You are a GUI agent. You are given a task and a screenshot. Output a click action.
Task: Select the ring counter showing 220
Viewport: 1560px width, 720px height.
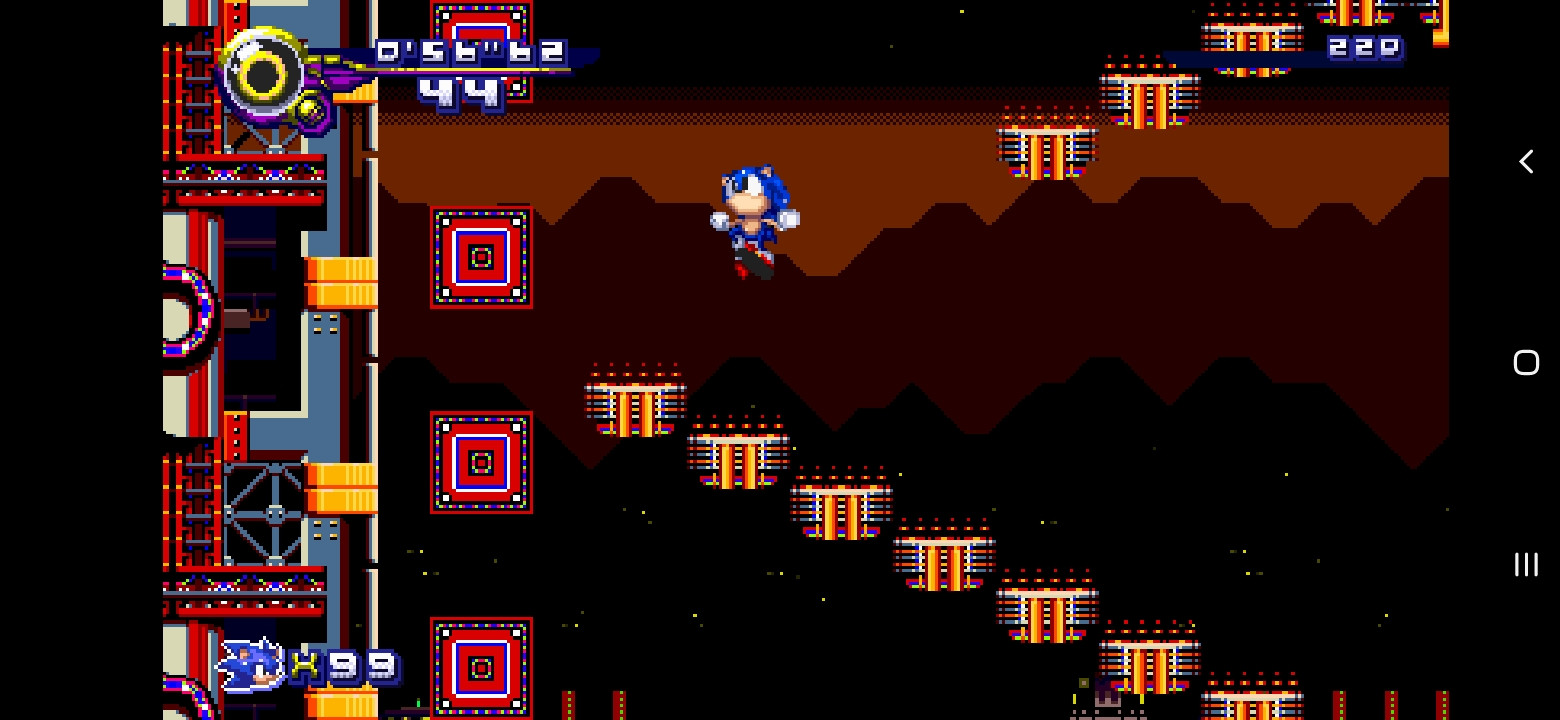pyautogui.click(x=1366, y=45)
